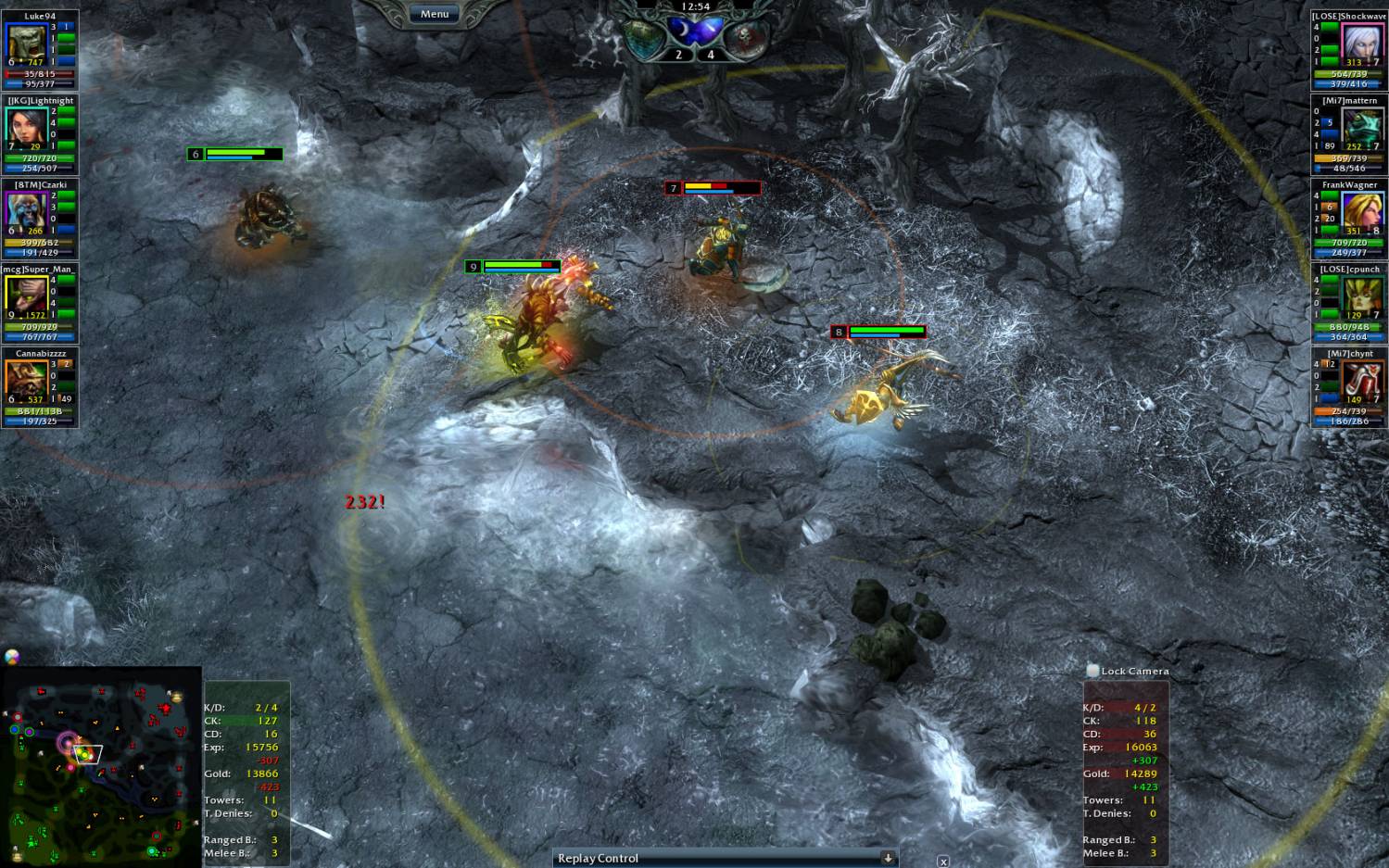The height and width of the screenshot is (868, 1389).
Task: Click the green team emblem beside the clock
Action: pyautogui.click(x=642, y=36)
